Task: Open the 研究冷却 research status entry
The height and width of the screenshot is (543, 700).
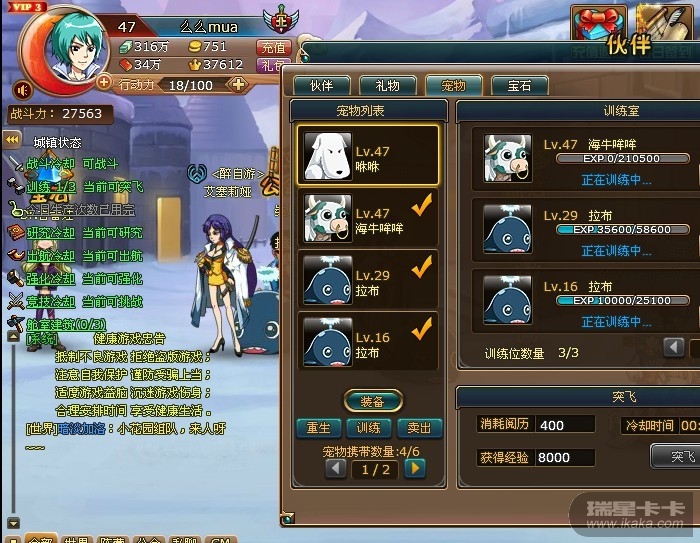Action: [x=50, y=233]
